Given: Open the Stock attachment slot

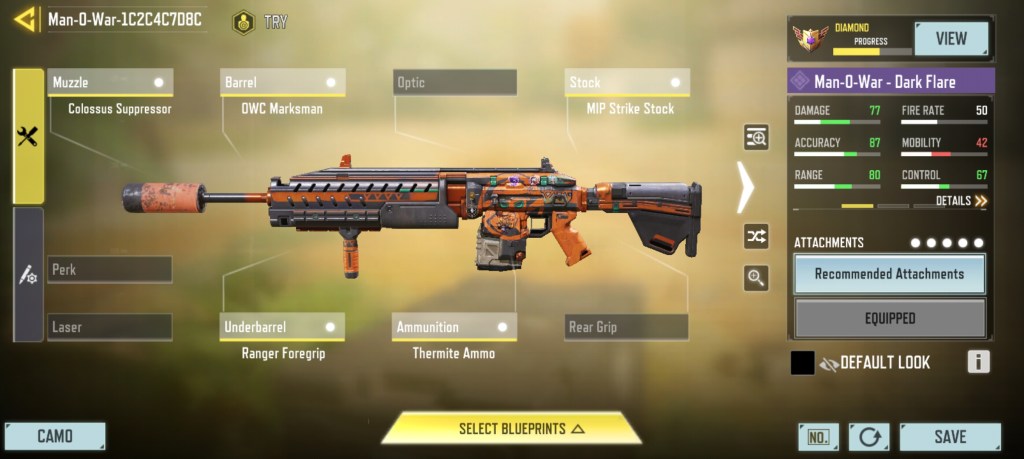Looking at the screenshot, I should (x=627, y=82).
